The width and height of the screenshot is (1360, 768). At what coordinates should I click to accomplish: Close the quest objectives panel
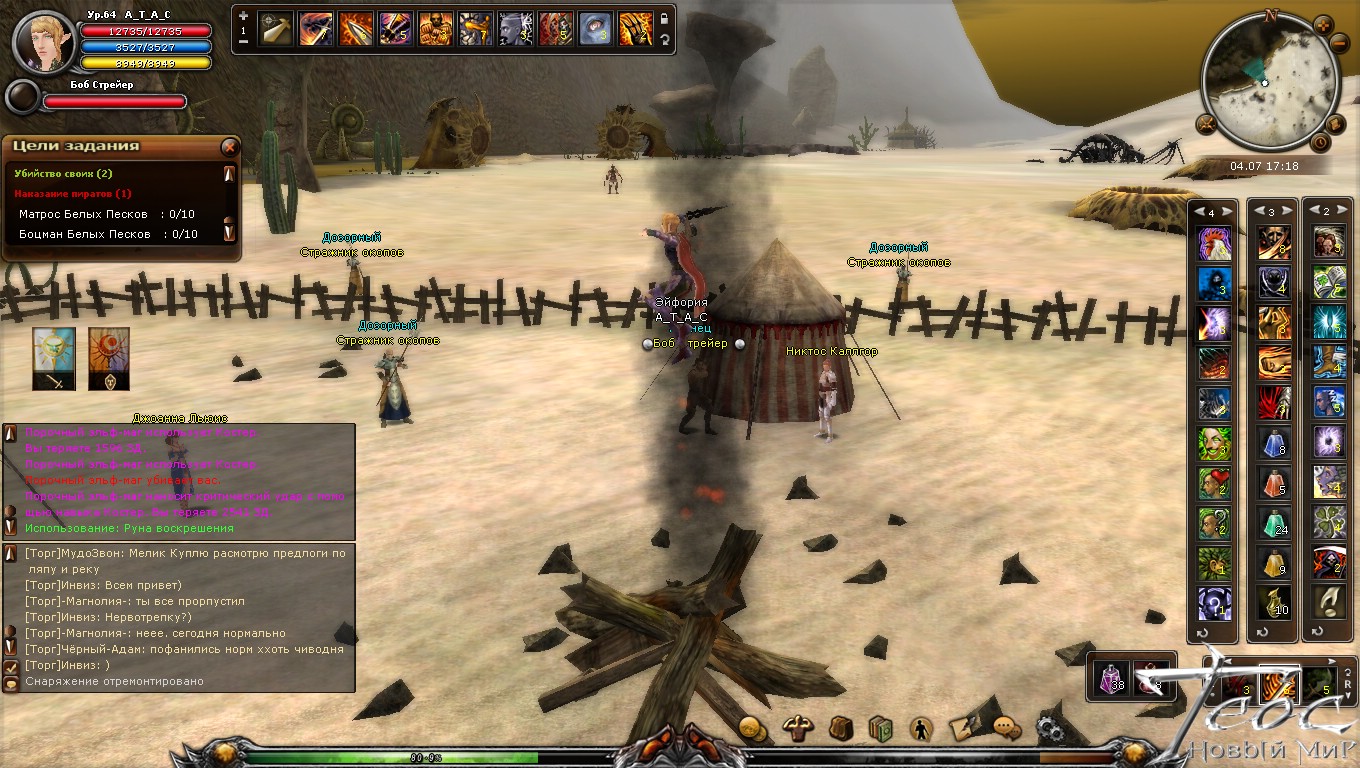pos(229,147)
